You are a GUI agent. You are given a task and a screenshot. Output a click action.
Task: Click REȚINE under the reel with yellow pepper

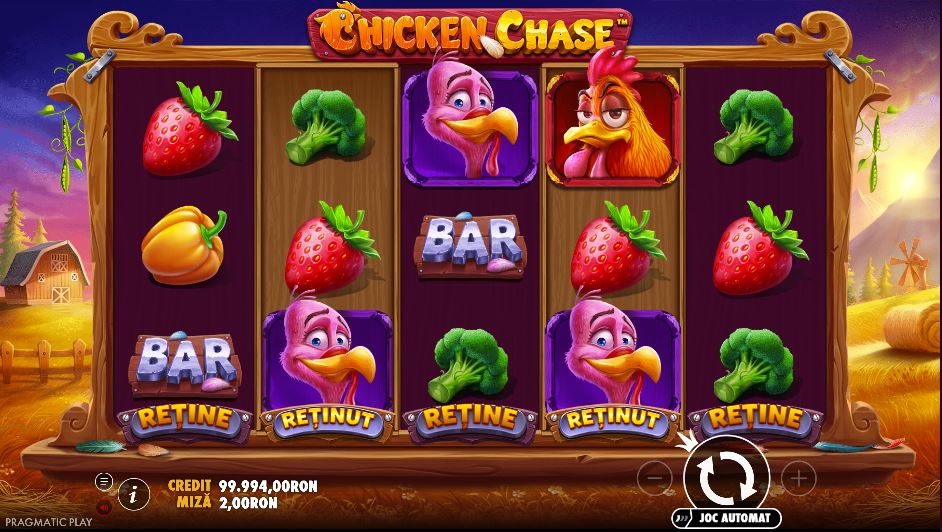tap(182, 418)
